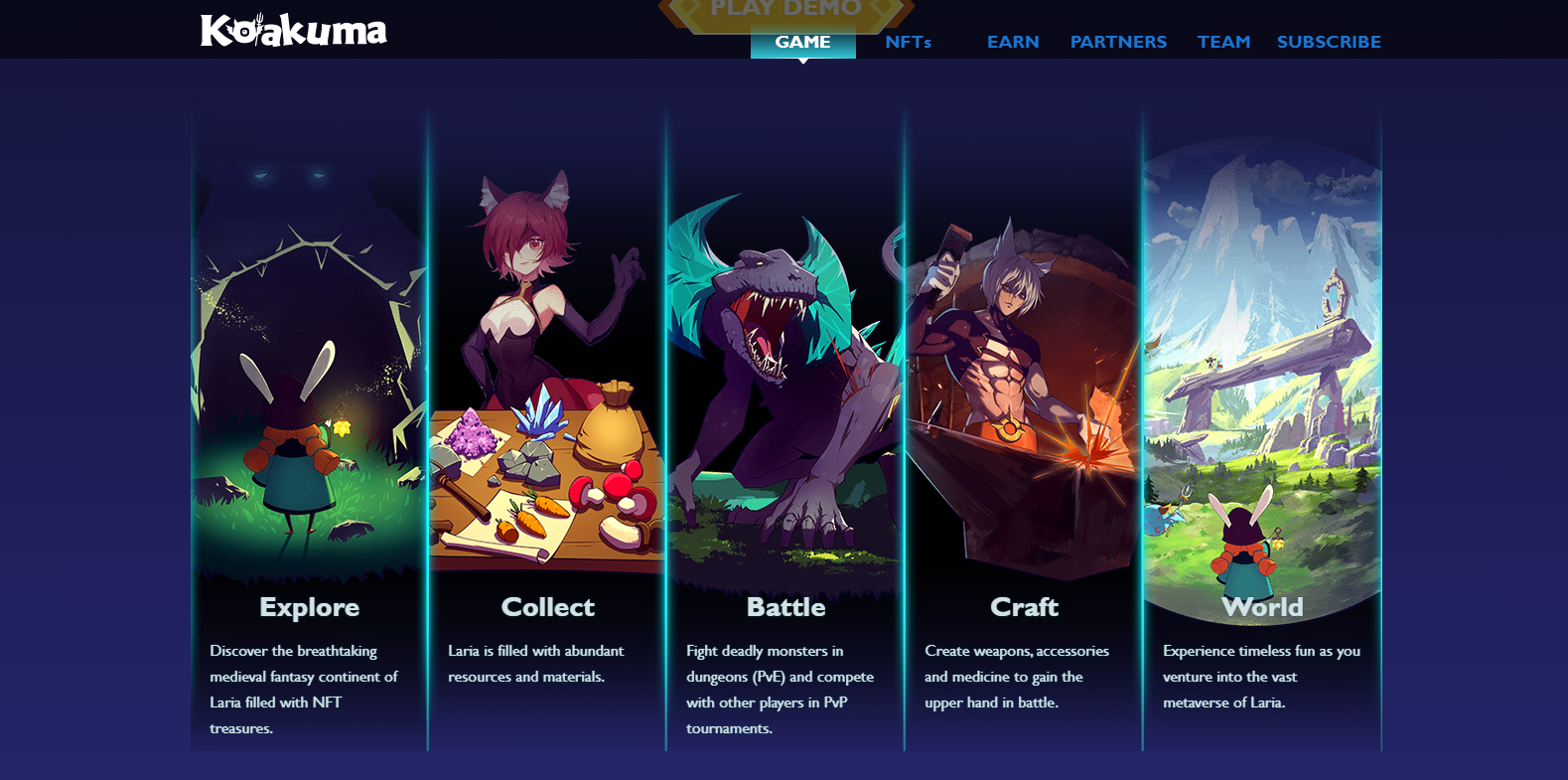Open the Battle feature panel
This screenshot has height=780, width=1568.
point(785,427)
